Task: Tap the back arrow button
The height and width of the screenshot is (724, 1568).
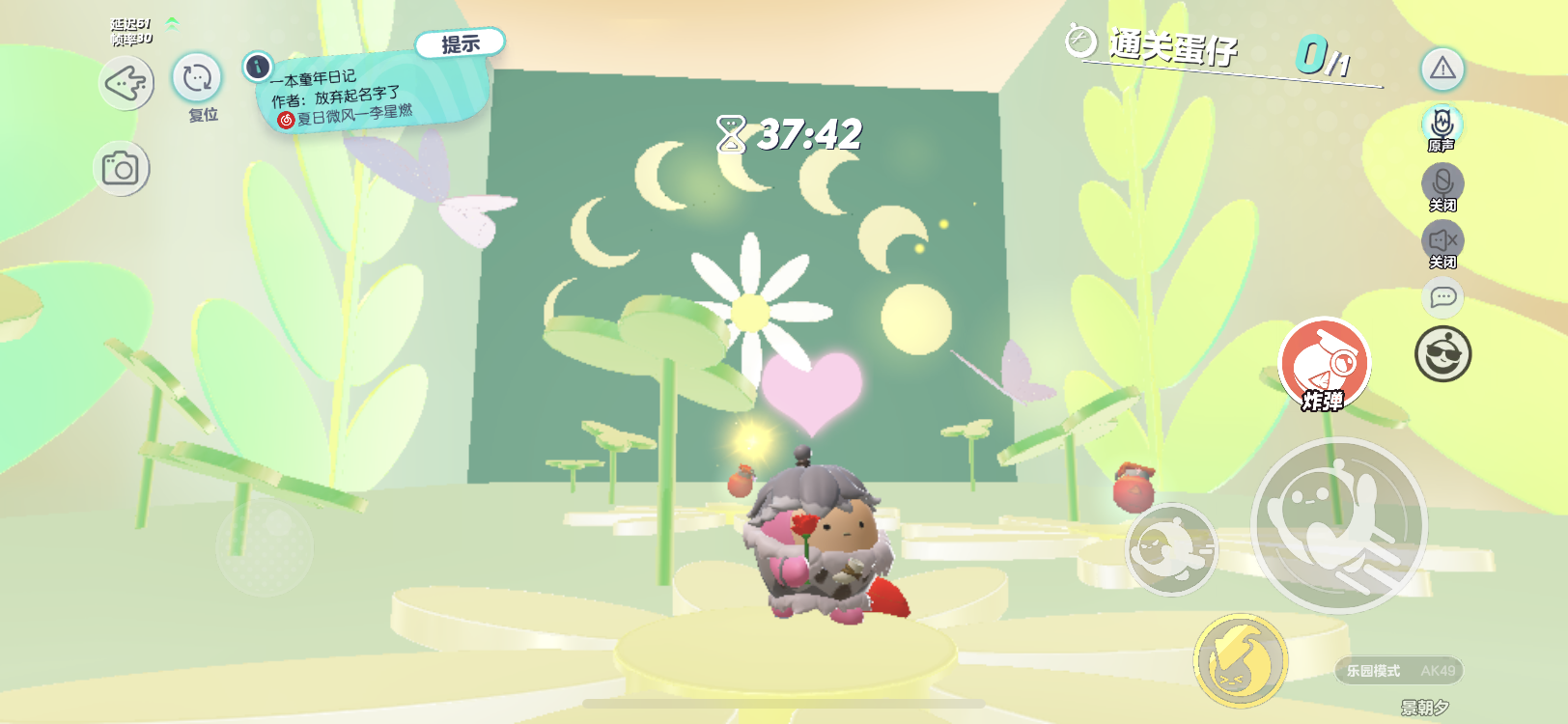Action: pyautogui.click(x=126, y=84)
